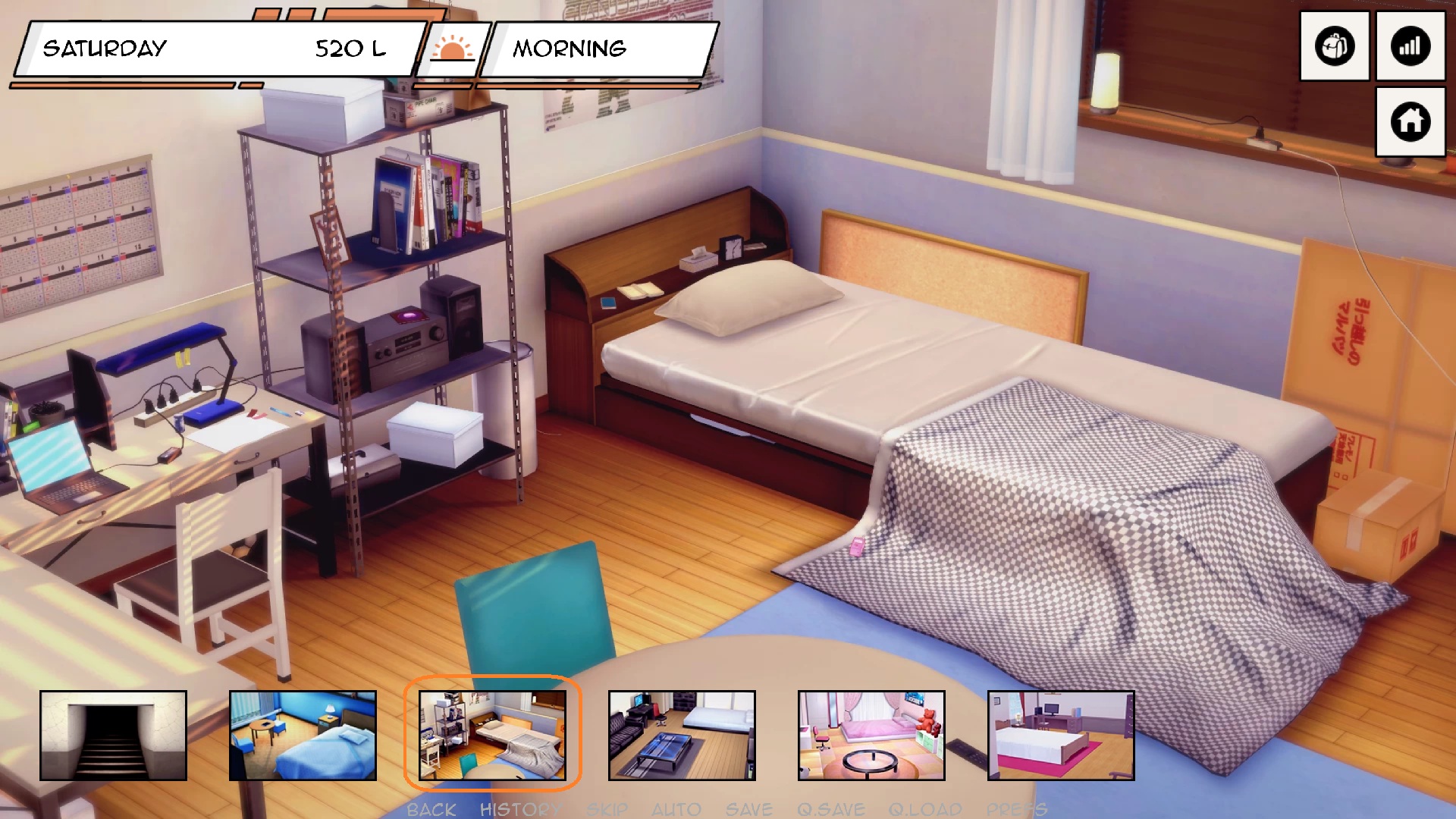Image resolution: width=1456 pixels, height=819 pixels.
Task: Open the backpack inventory icon
Action: coord(1334,46)
